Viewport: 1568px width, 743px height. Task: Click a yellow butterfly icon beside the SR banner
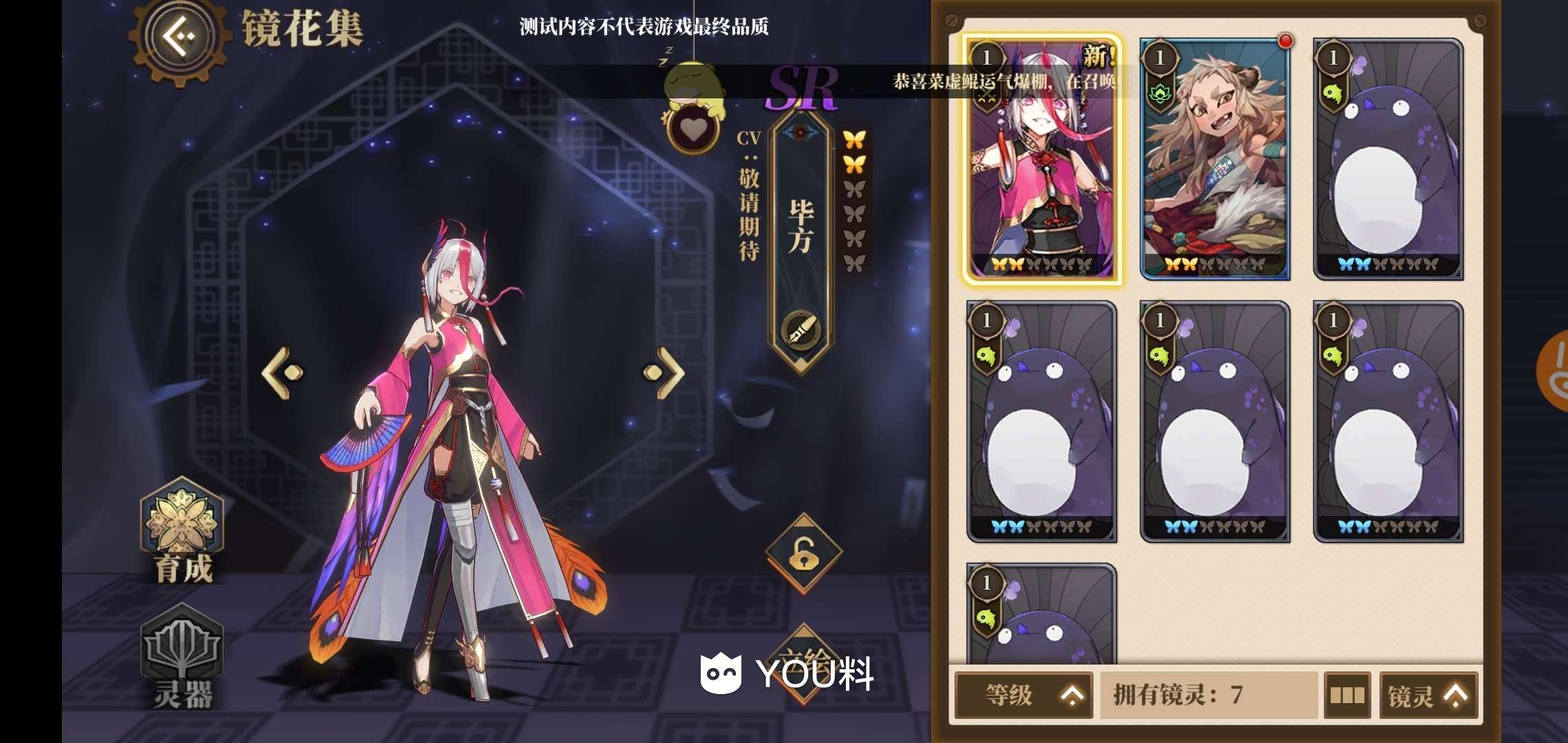(x=856, y=138)
